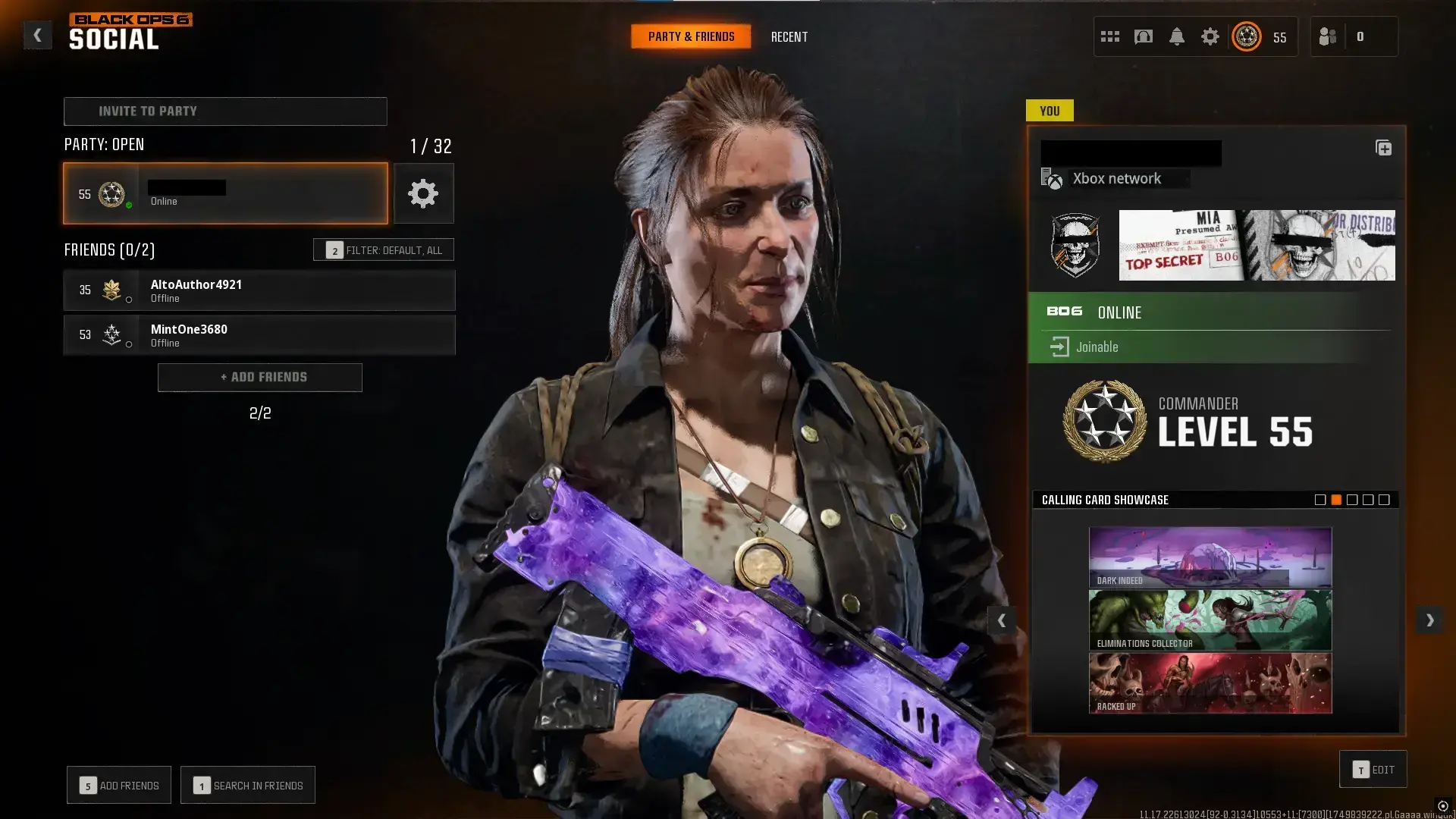Image resolution: width=1456 pixels, height=819 pixels.
Task: Open party settings gear next to your name
Action: point(423,193)
